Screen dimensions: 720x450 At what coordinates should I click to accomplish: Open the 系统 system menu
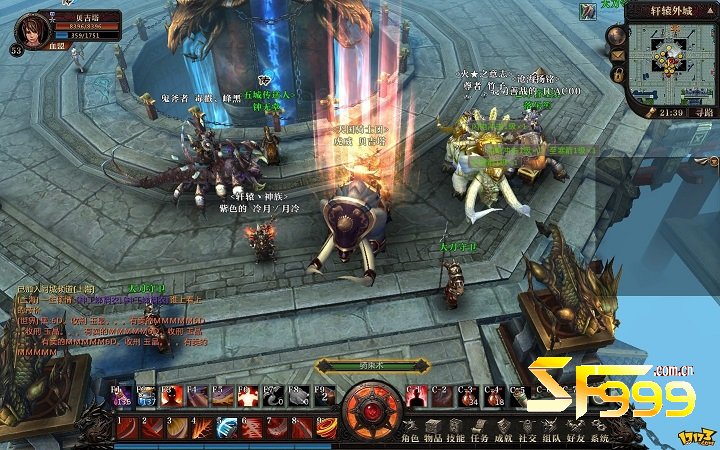point(600,439)
